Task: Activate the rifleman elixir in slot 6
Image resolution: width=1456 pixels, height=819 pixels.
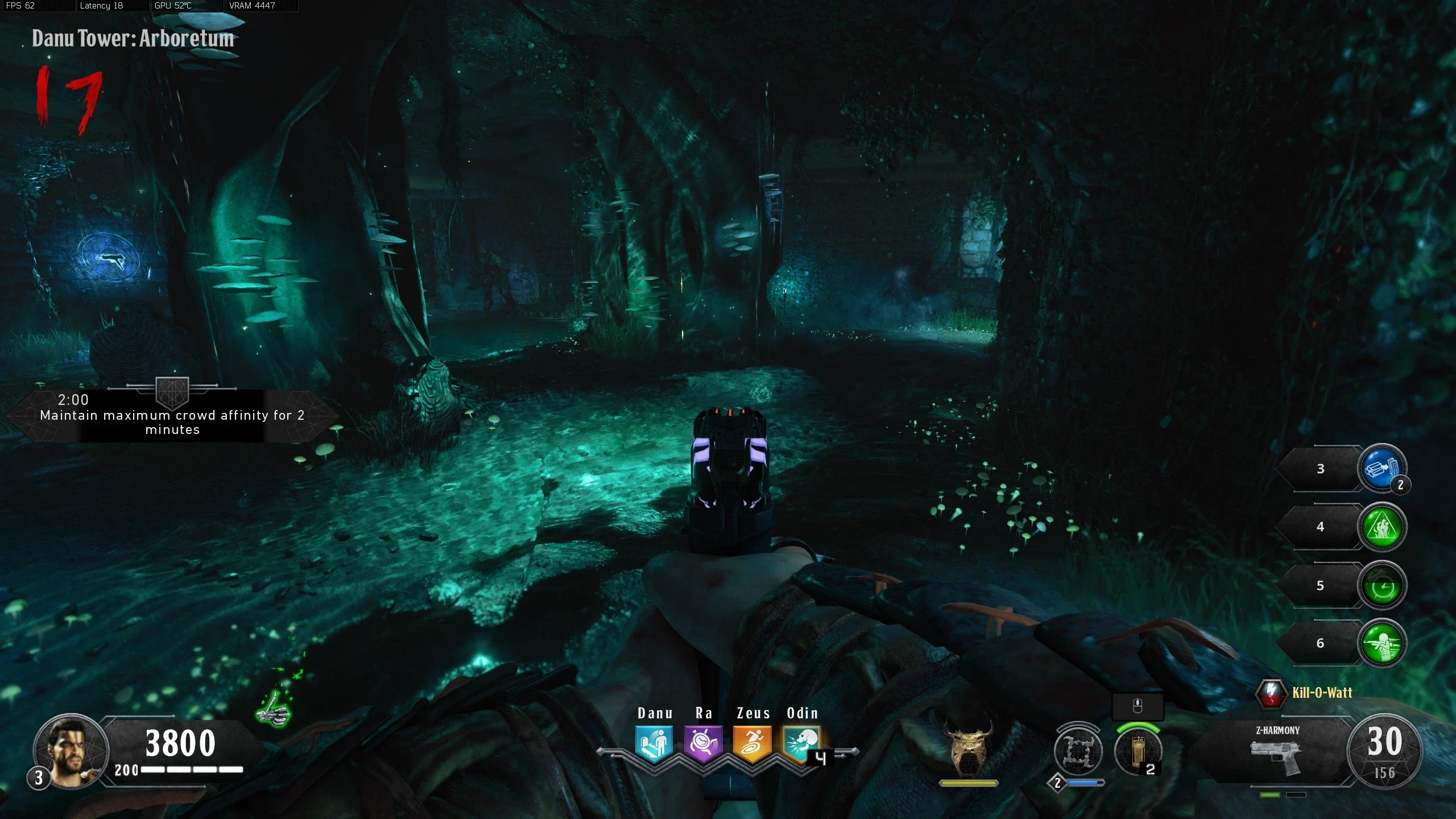Action: point(1382,643)
